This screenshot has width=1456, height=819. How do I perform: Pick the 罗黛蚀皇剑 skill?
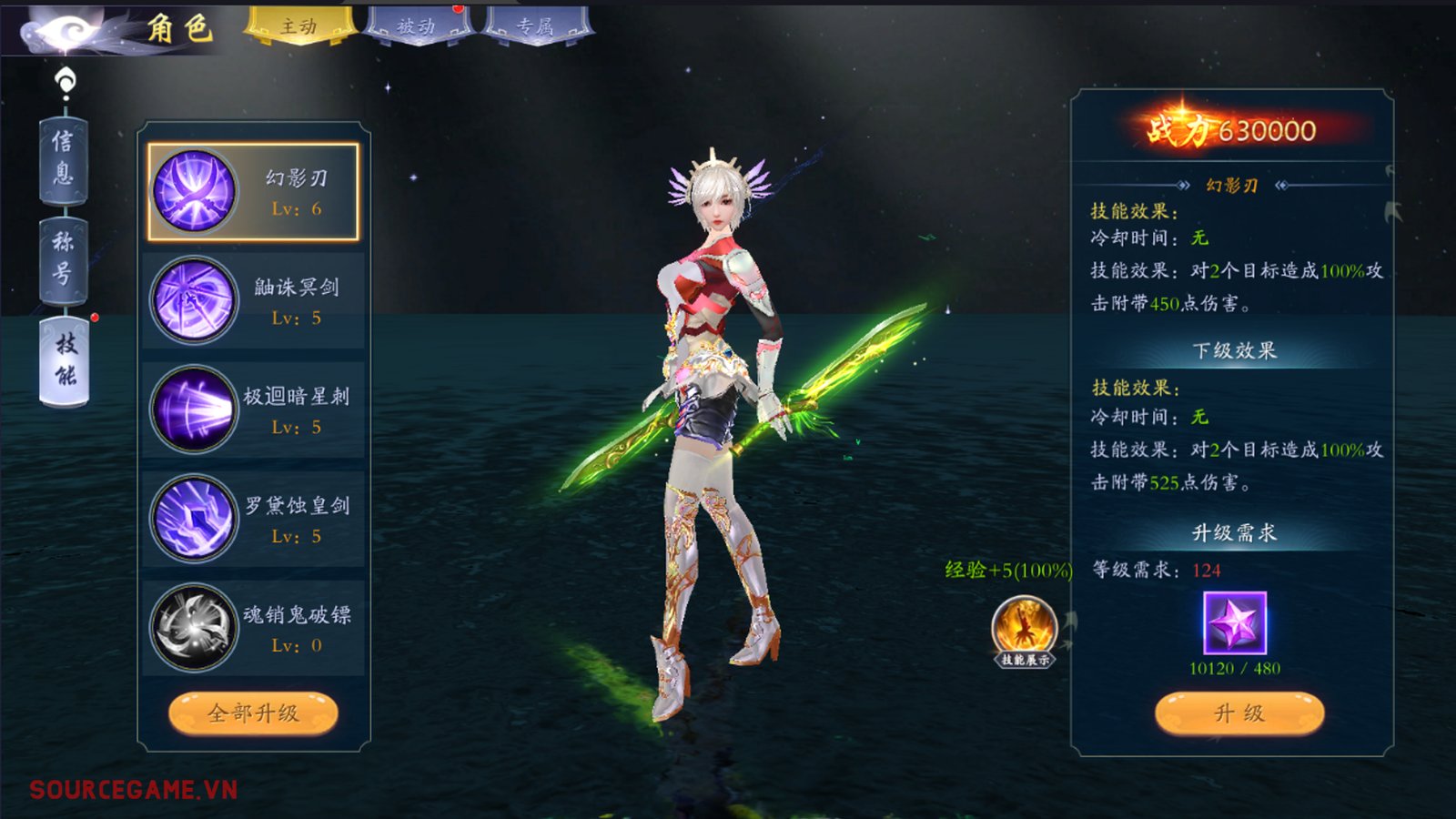tap(254, 520)
